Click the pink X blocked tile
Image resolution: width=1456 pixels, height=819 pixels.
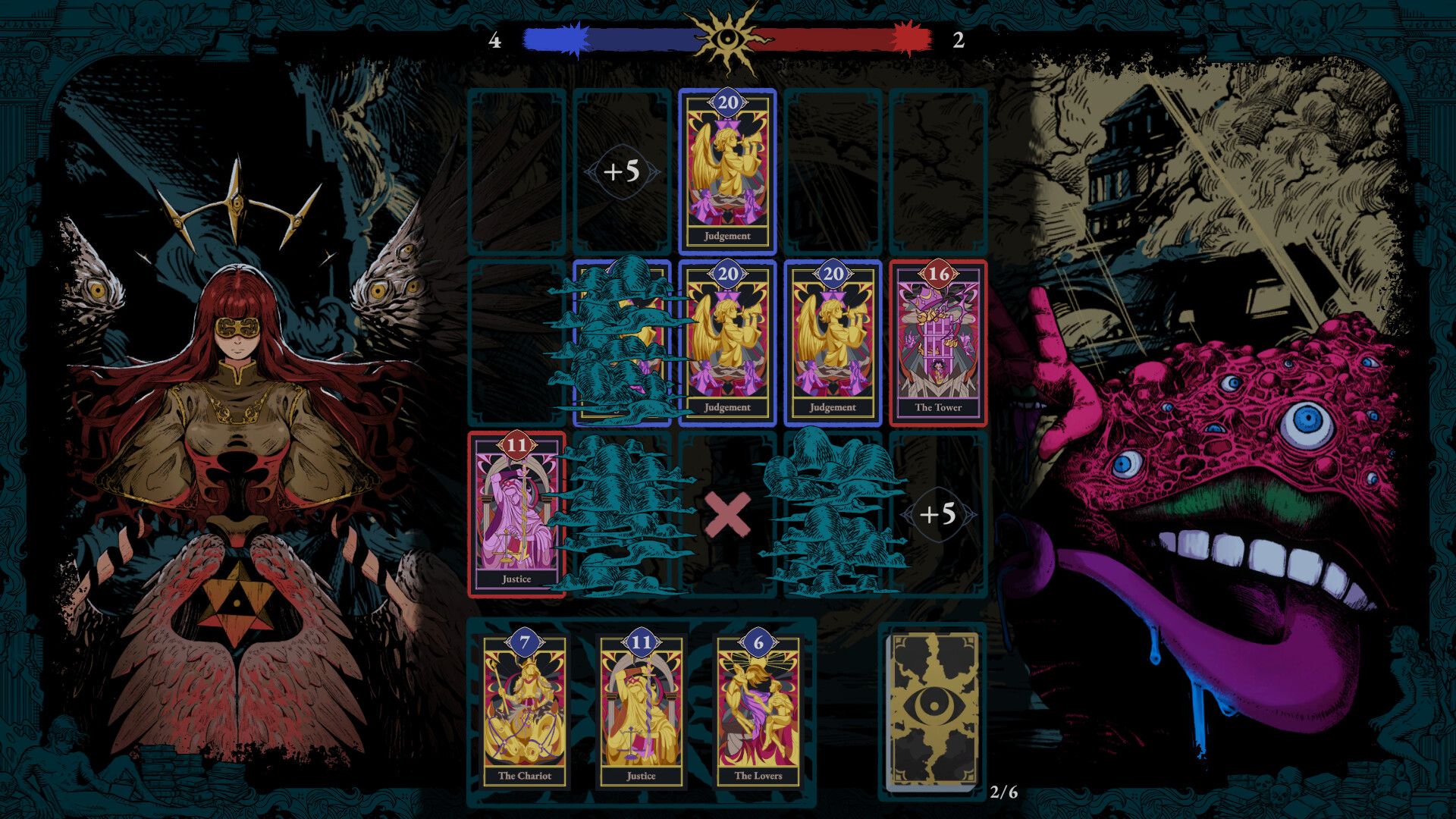pyautogui.click(x=727, y=514)
